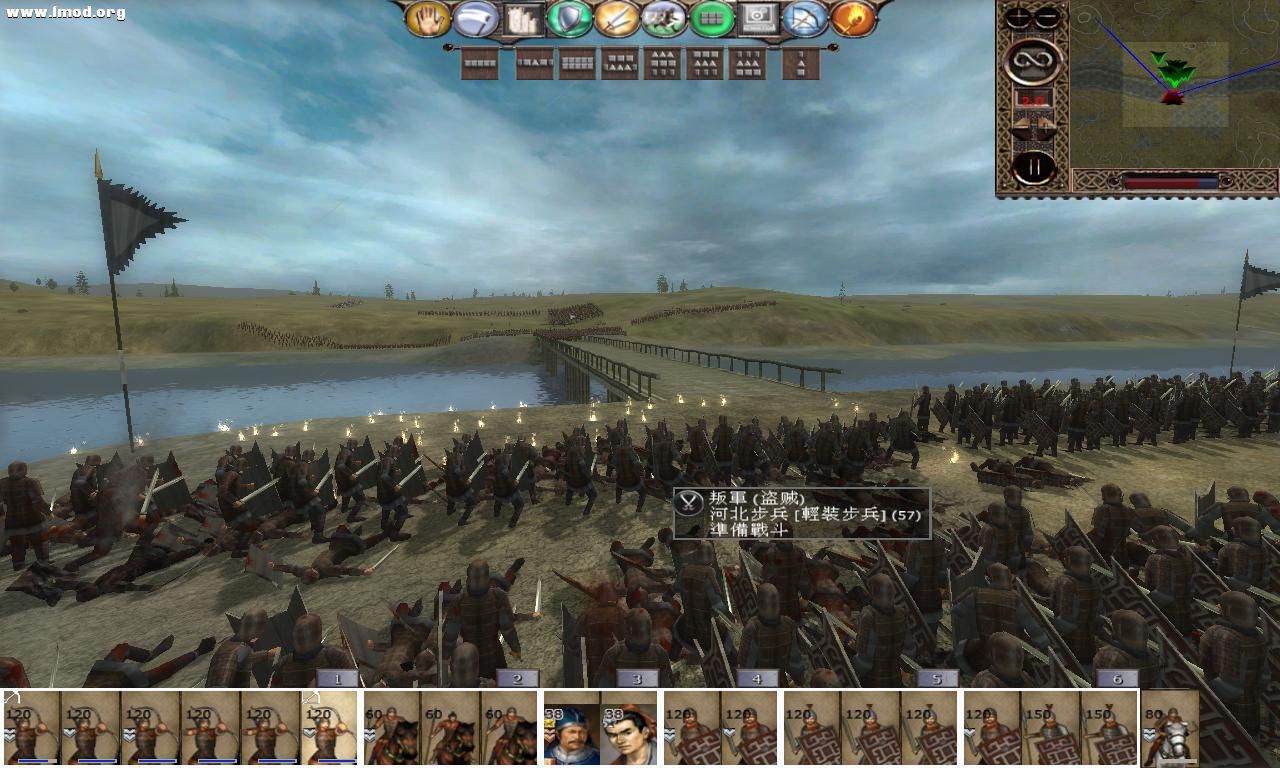Enable free camera with the infinity icon
The image size is (1280, 768).
[x=1032, y=61]
